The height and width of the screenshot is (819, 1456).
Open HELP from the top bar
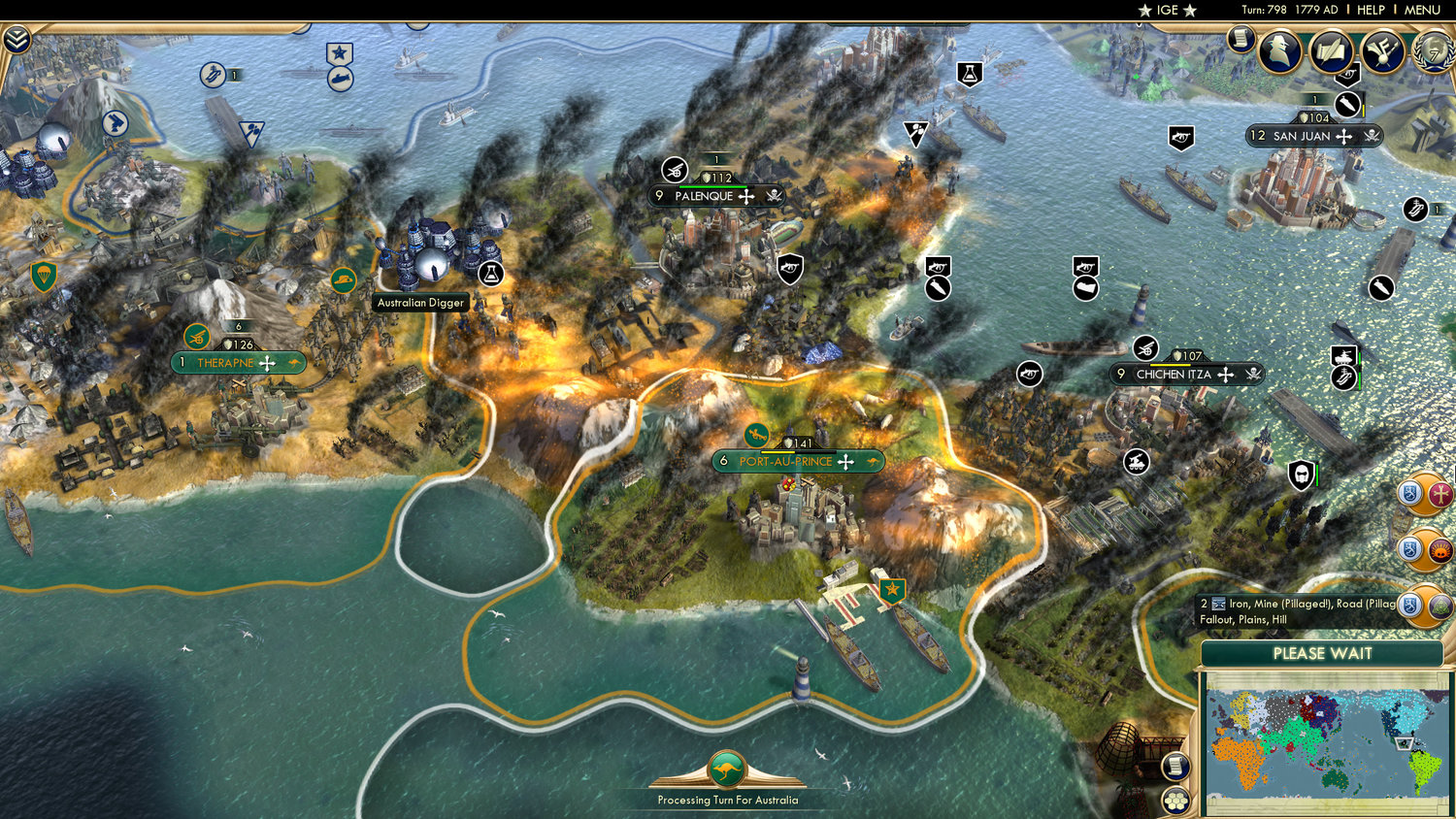click(x=1373, y=10)
